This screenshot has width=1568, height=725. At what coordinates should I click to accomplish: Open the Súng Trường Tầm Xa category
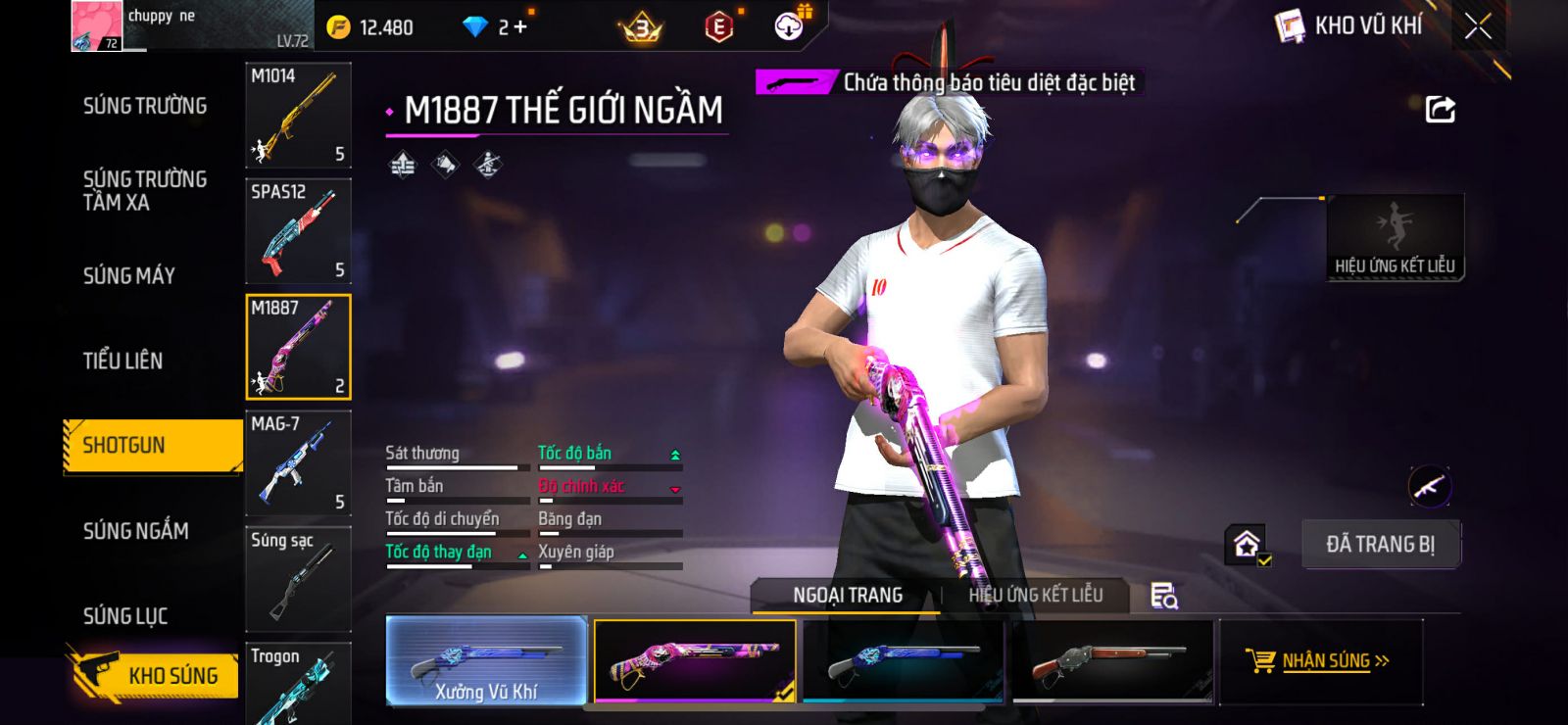tap(145, 191)
